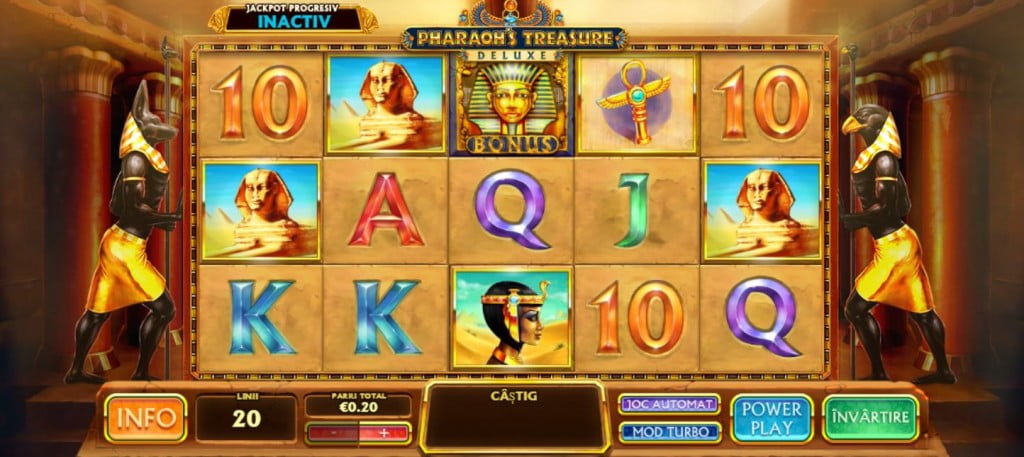The image size is (1024, 457).
Task: Open the INFO paytable
Action: (146, 417)
